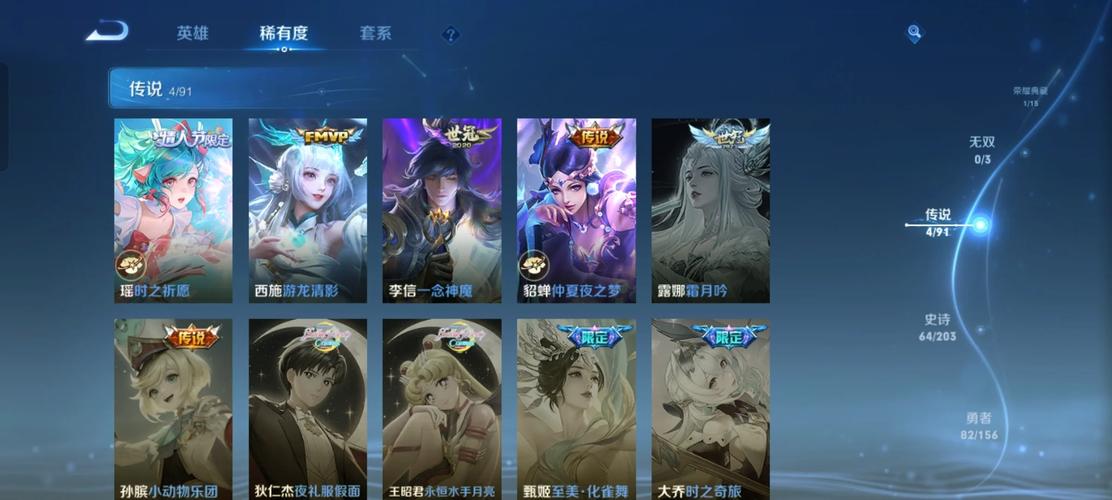Show help via the question mark icon
Screen dimensions: 1112x500
click(450, 34)
